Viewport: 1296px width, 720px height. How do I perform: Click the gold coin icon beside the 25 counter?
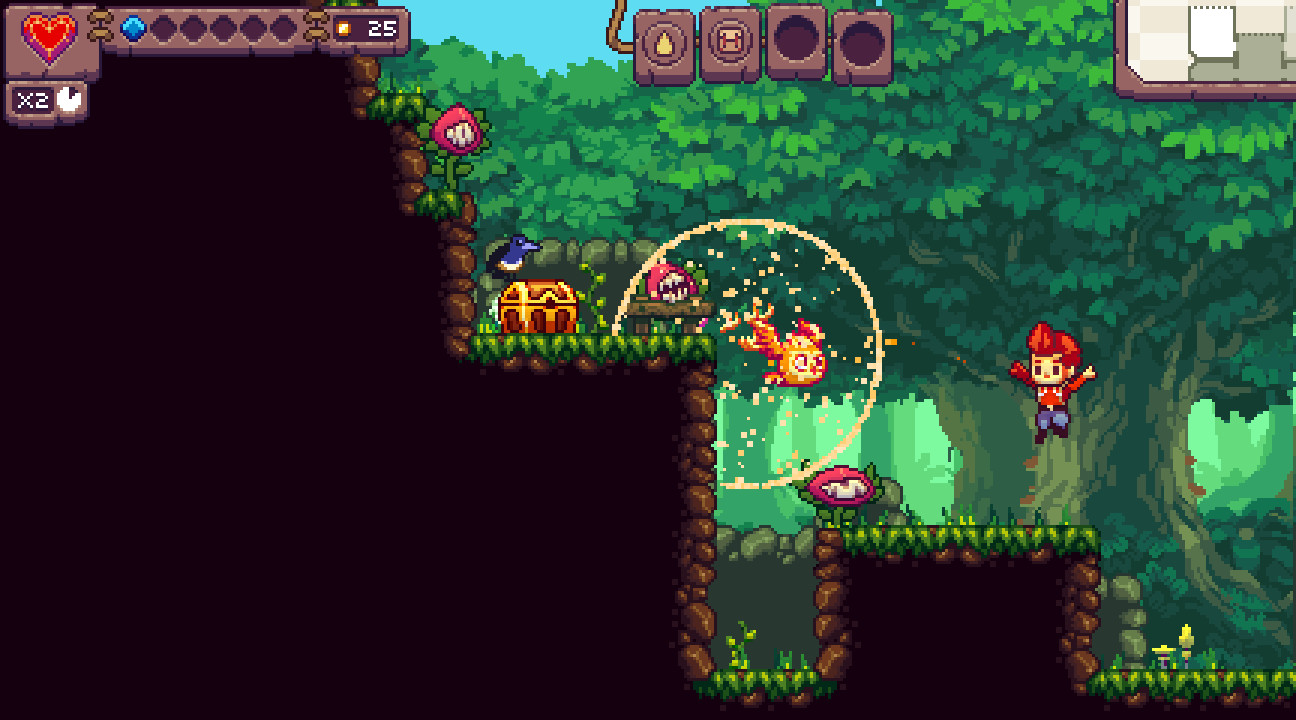point(343,29)
